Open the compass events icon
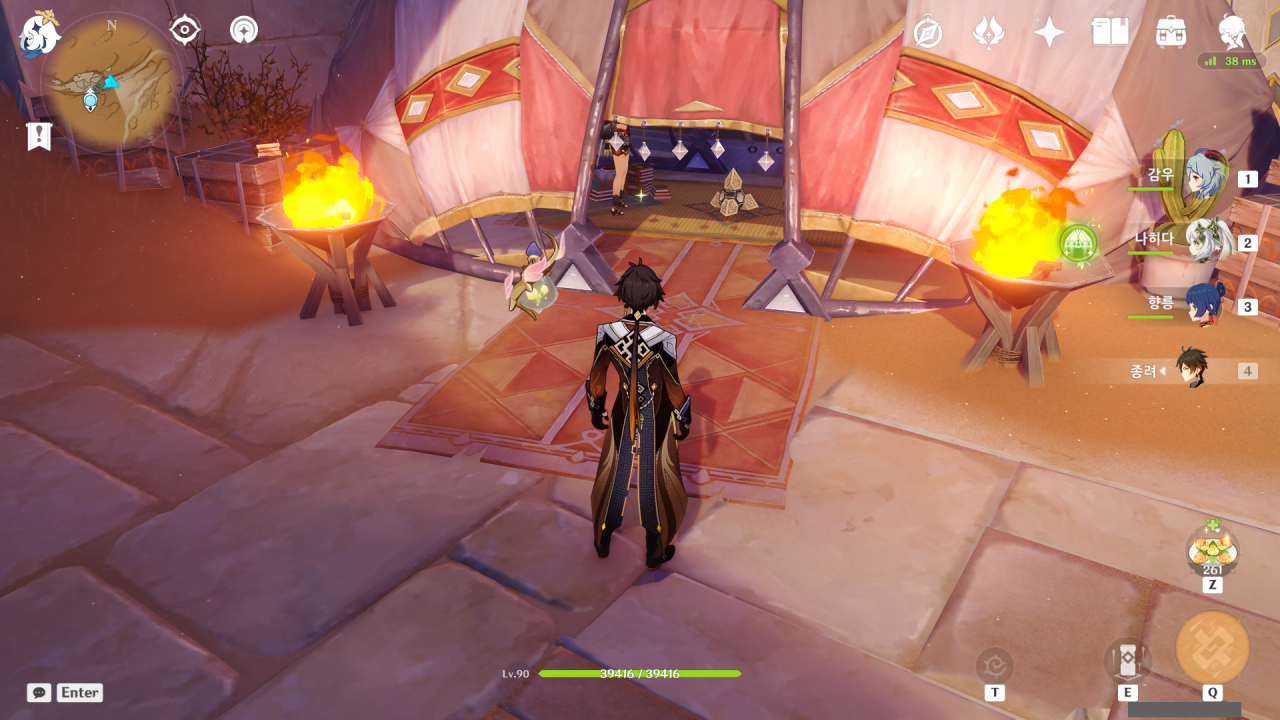Screen dimensions: 1280x720 point(928,33)
